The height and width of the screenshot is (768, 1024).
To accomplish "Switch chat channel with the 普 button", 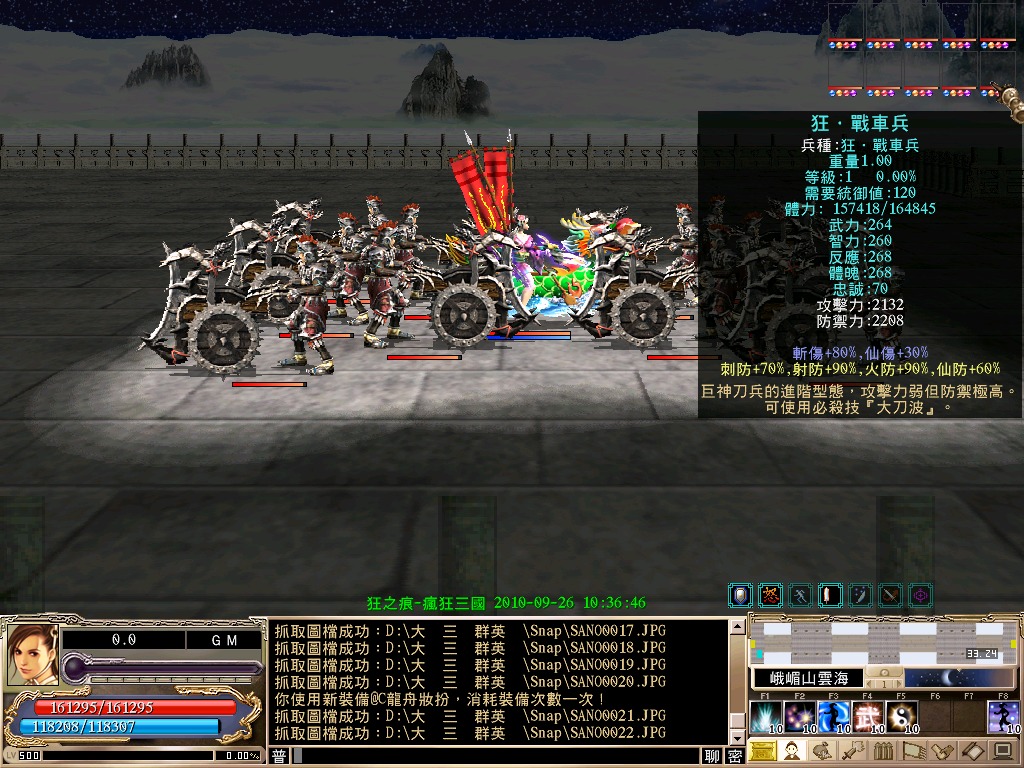I will click(279, 757).
